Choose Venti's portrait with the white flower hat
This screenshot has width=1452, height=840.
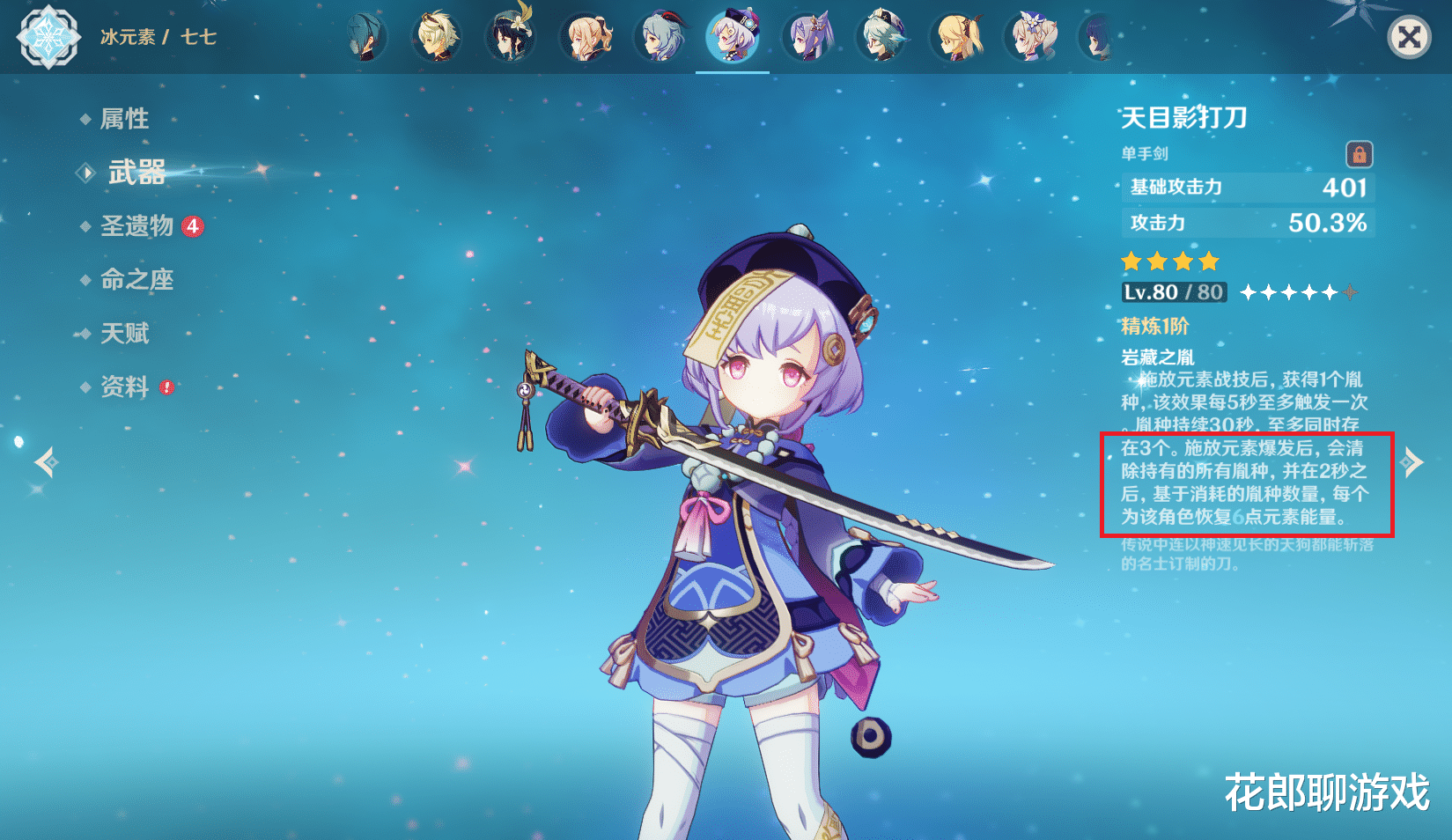511,38
